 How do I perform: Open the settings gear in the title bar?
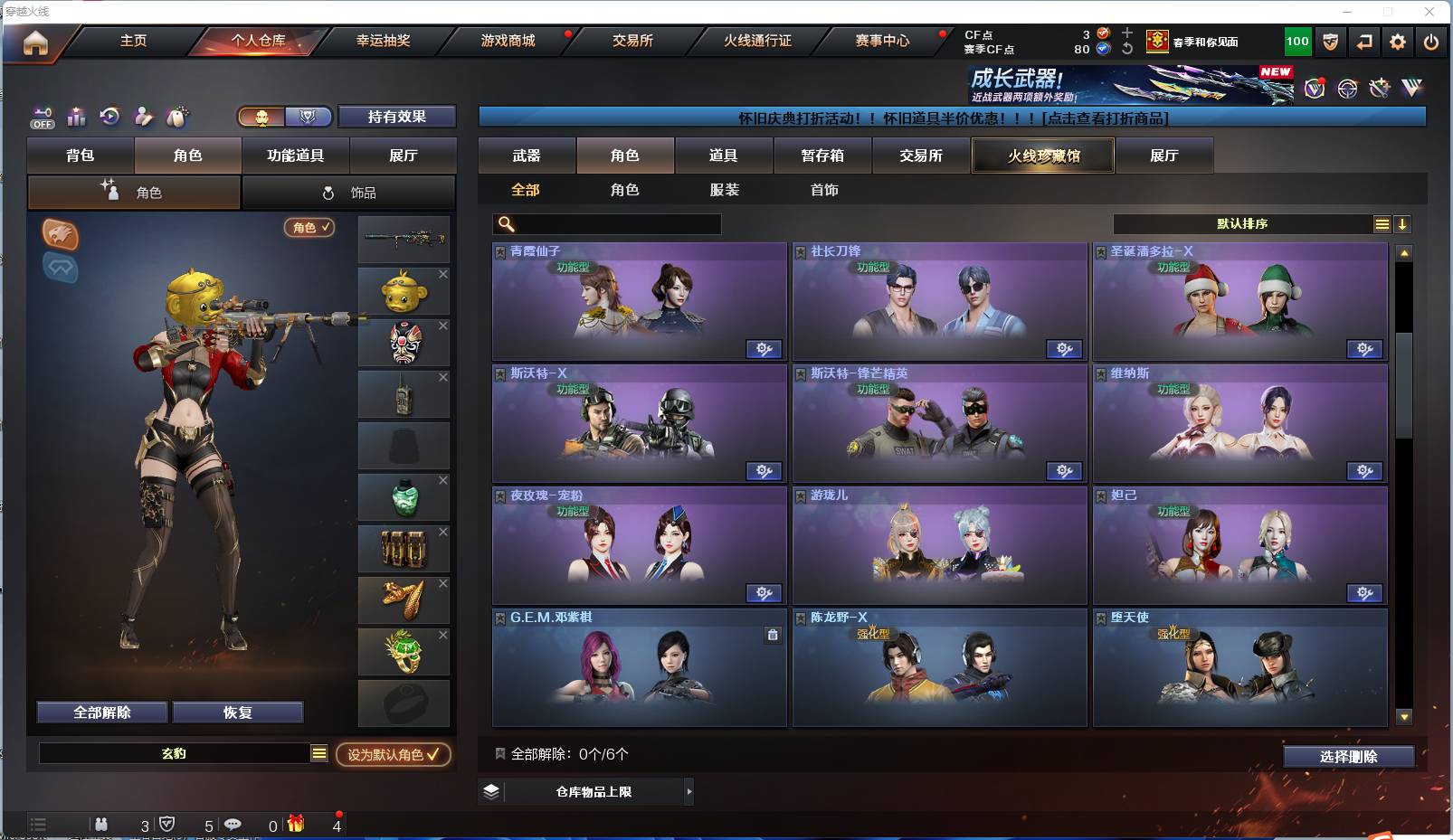point(1398,42)
